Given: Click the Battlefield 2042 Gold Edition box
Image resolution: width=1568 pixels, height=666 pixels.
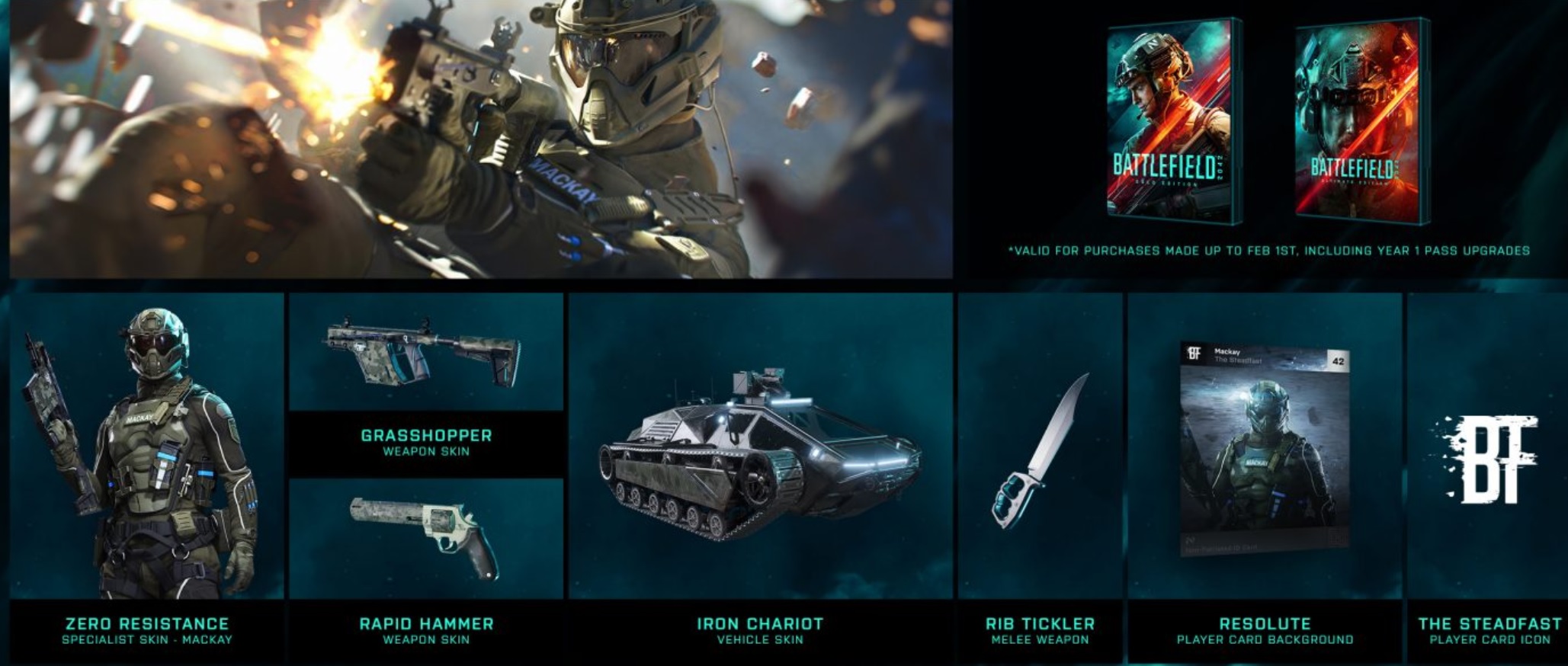Looking at the screenshot, I should pos(1172,122).
